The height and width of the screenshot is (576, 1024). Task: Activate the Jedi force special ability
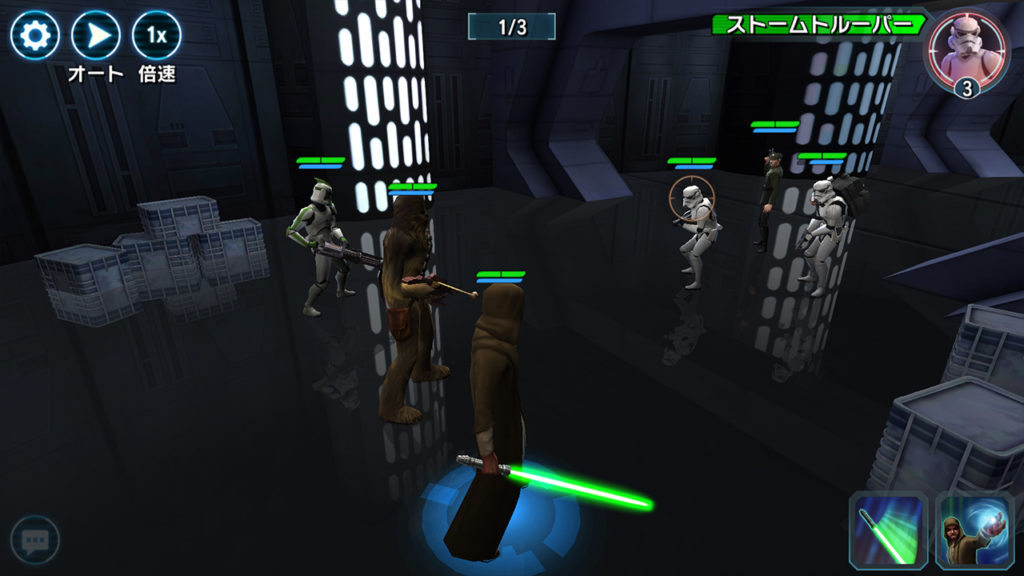pos(968,528)
